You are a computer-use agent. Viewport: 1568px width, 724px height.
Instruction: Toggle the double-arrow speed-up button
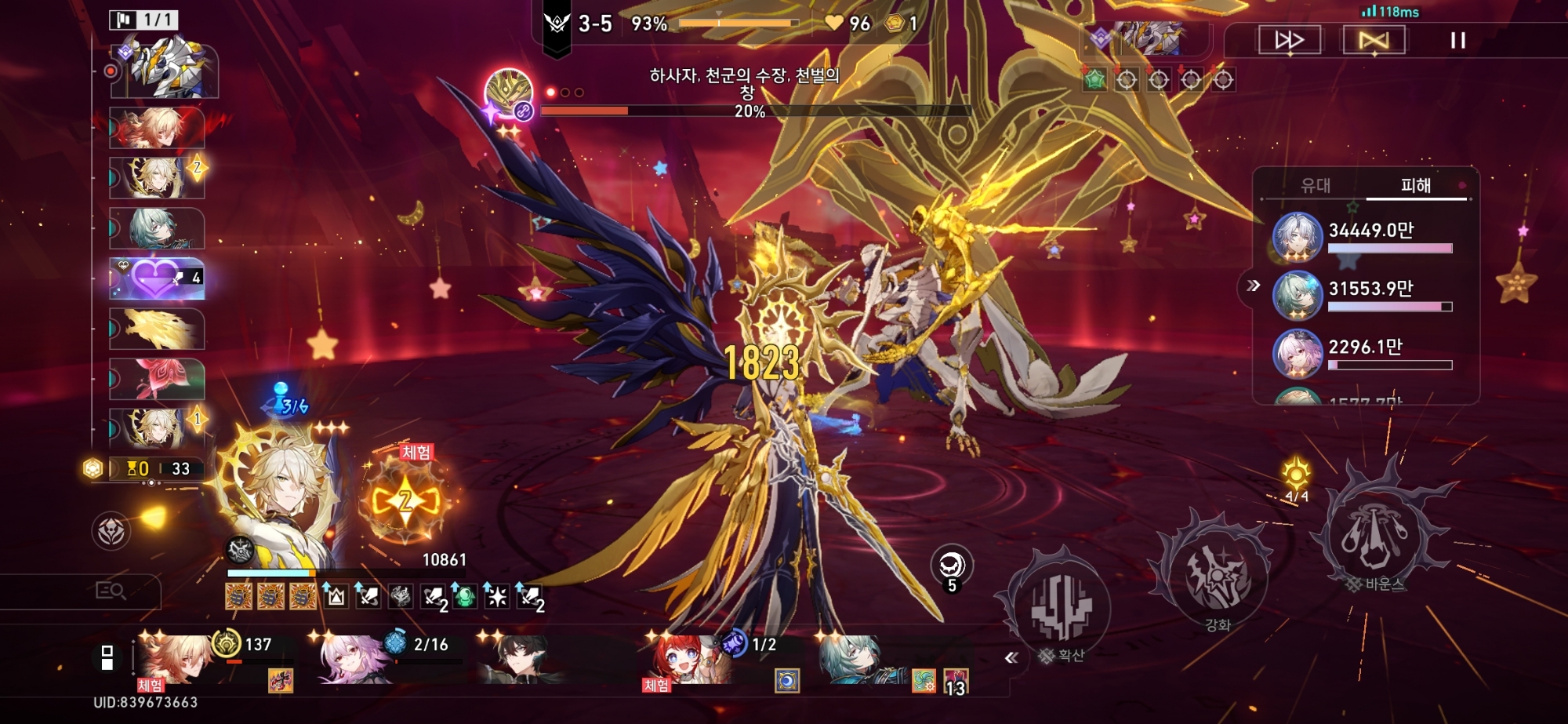pos(1290,40)
